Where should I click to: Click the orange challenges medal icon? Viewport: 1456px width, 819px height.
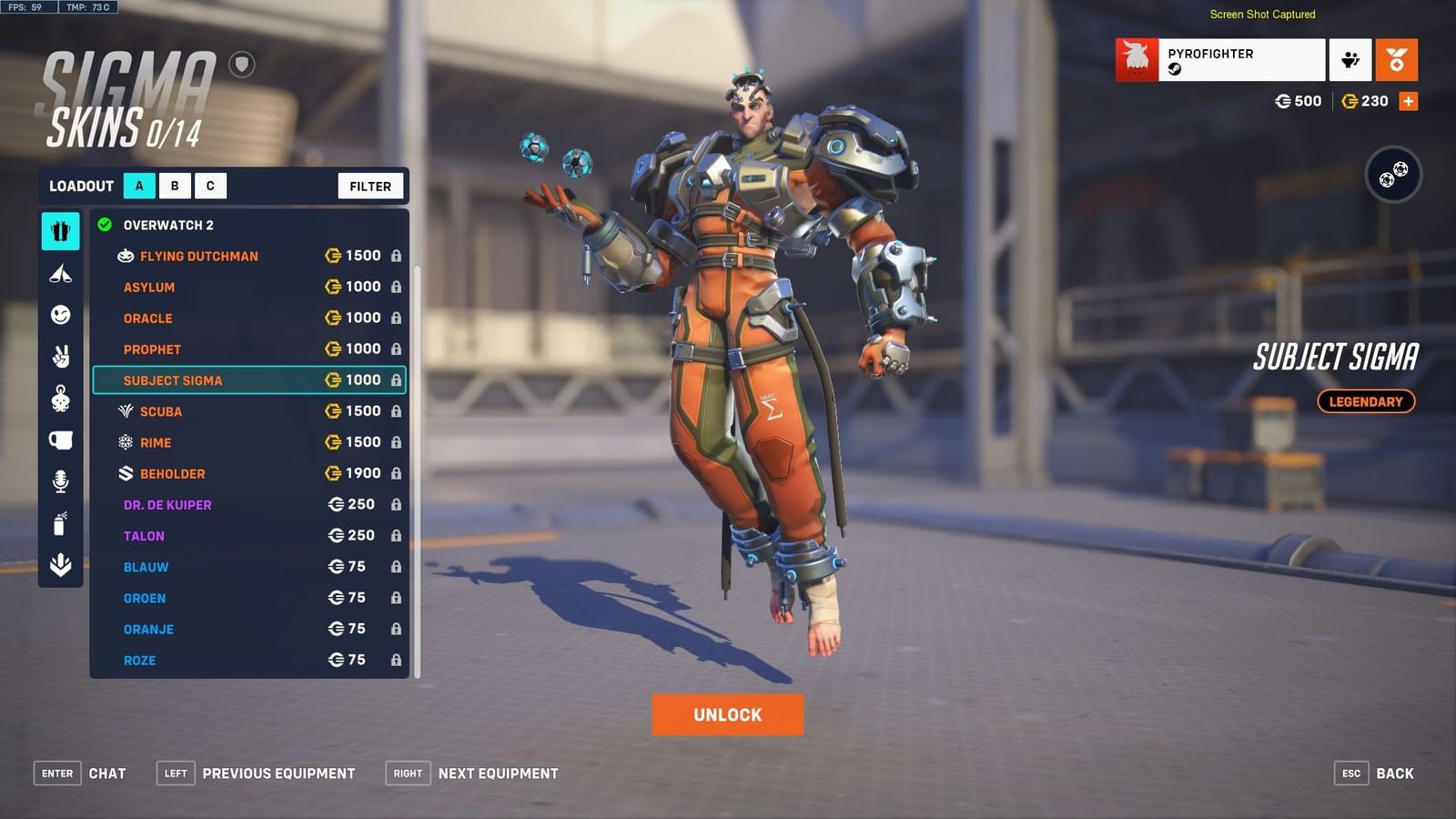click(1397, 58)
